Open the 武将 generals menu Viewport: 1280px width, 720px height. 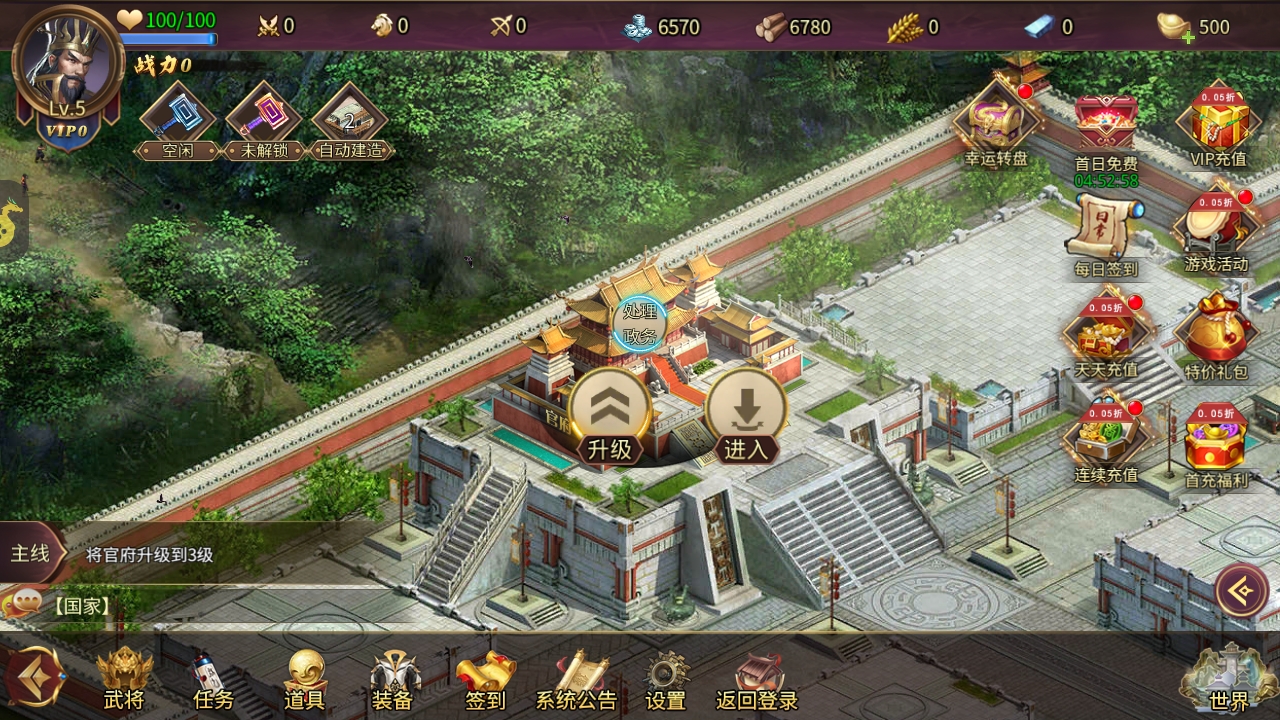click(x=124, y=680)
